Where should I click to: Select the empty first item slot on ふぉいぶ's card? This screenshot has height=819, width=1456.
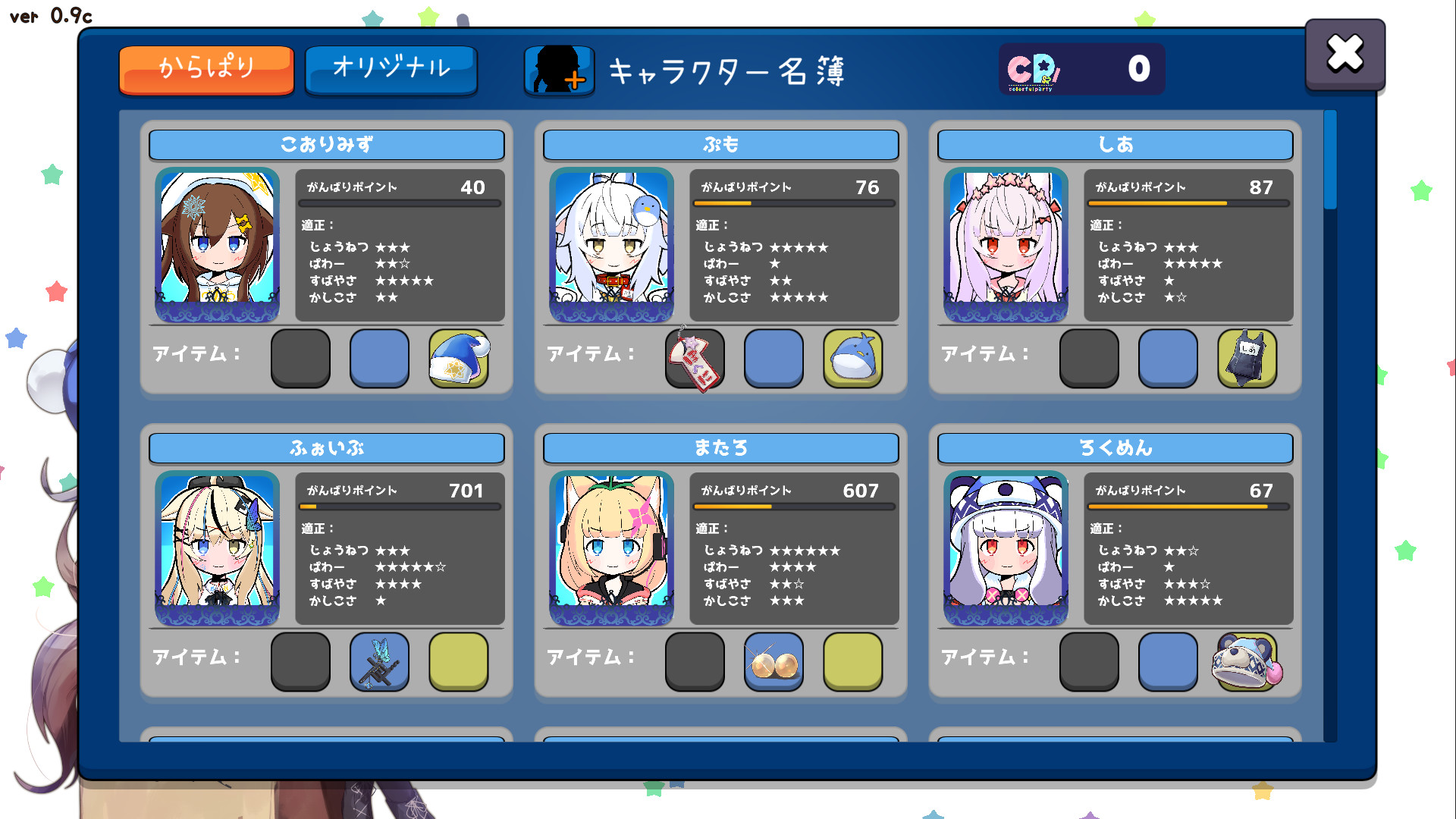[x=300, y=662]
